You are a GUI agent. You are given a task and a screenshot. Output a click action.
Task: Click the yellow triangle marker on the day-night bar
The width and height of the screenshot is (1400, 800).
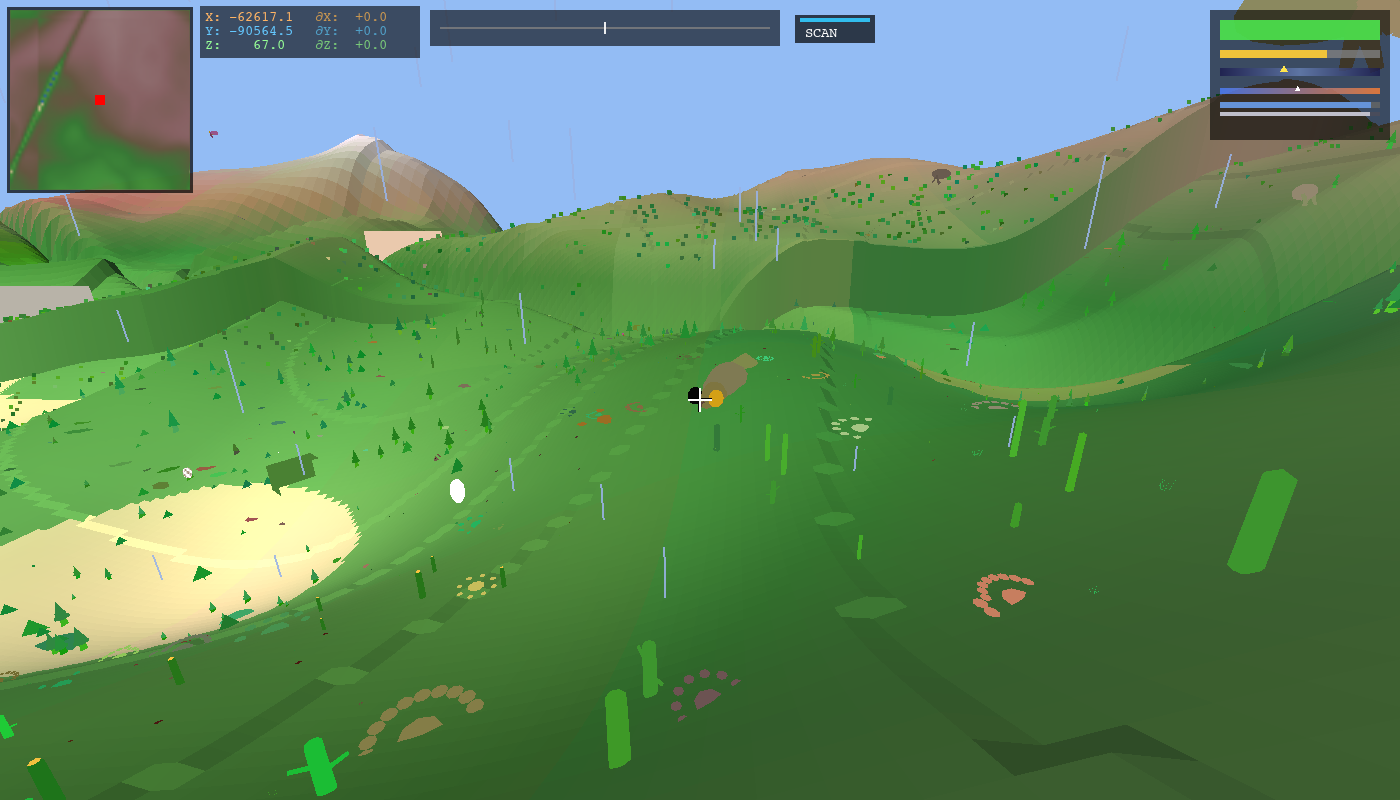pos(1286,69)
